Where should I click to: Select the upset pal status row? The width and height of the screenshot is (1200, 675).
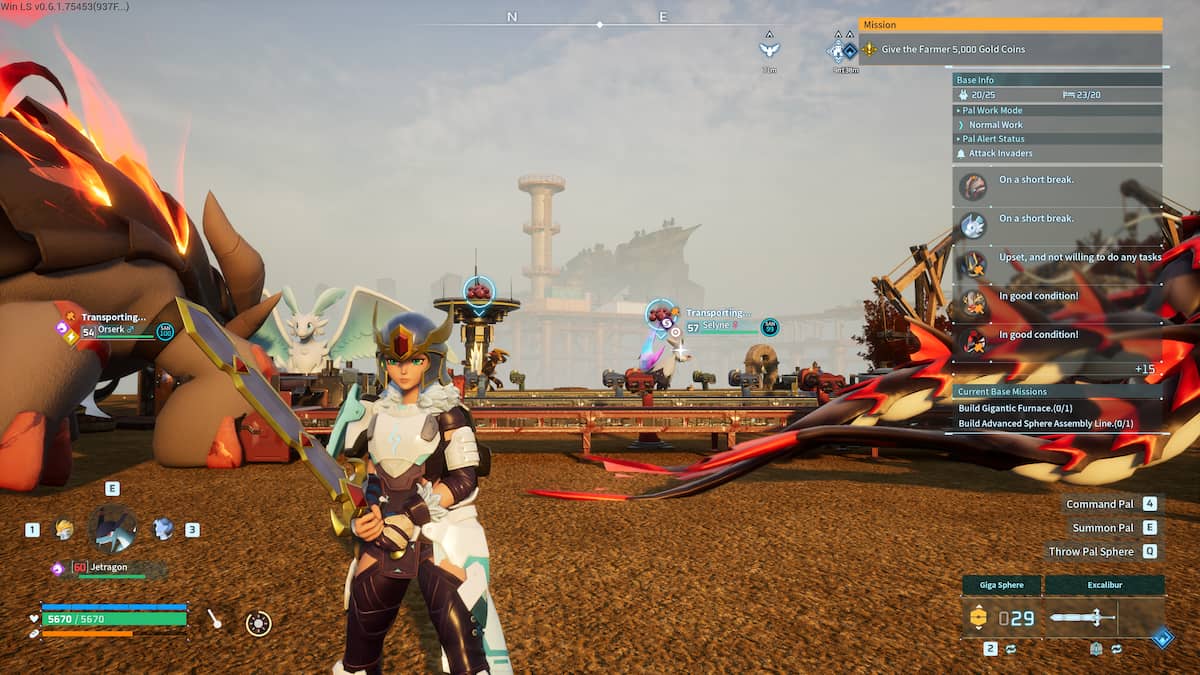(1057, 258)
